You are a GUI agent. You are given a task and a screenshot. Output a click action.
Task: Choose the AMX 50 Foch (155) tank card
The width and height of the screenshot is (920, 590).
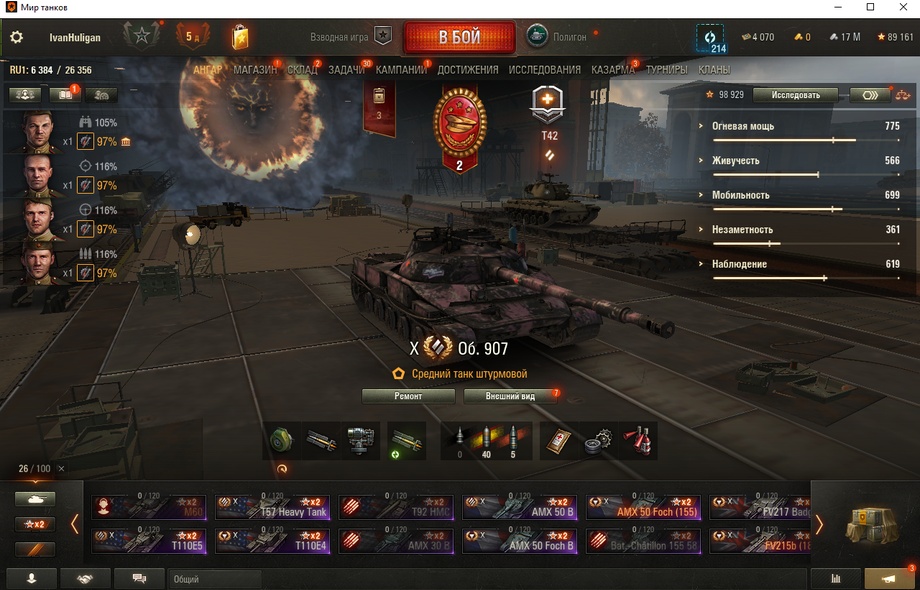(643, 507)
